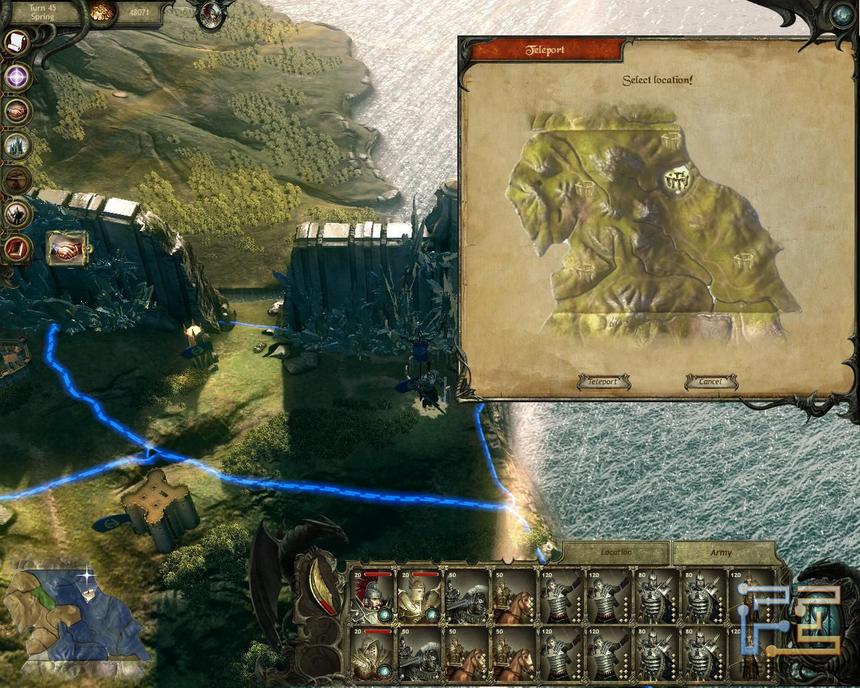Switch to the Location tab
Viewport: 860px width, 688px height.
(x=615, y=552)
